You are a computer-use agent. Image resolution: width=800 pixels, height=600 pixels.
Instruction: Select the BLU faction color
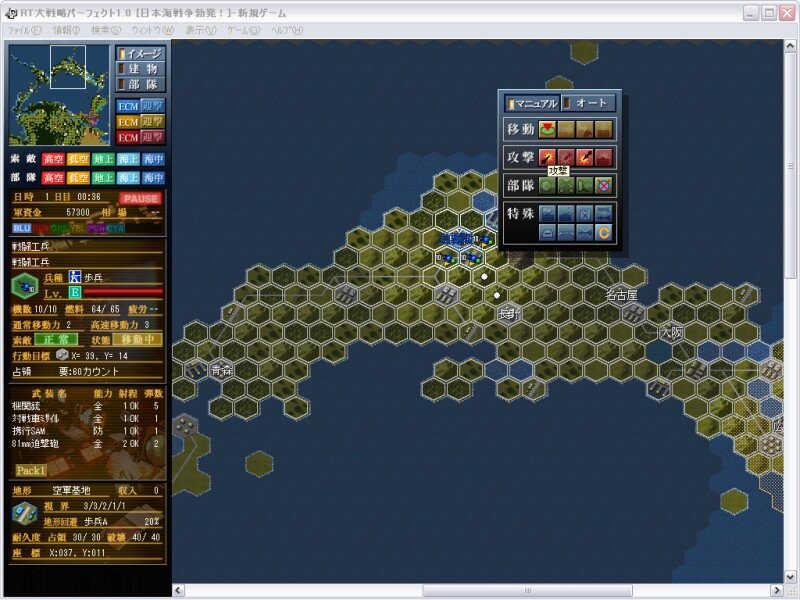20,227
